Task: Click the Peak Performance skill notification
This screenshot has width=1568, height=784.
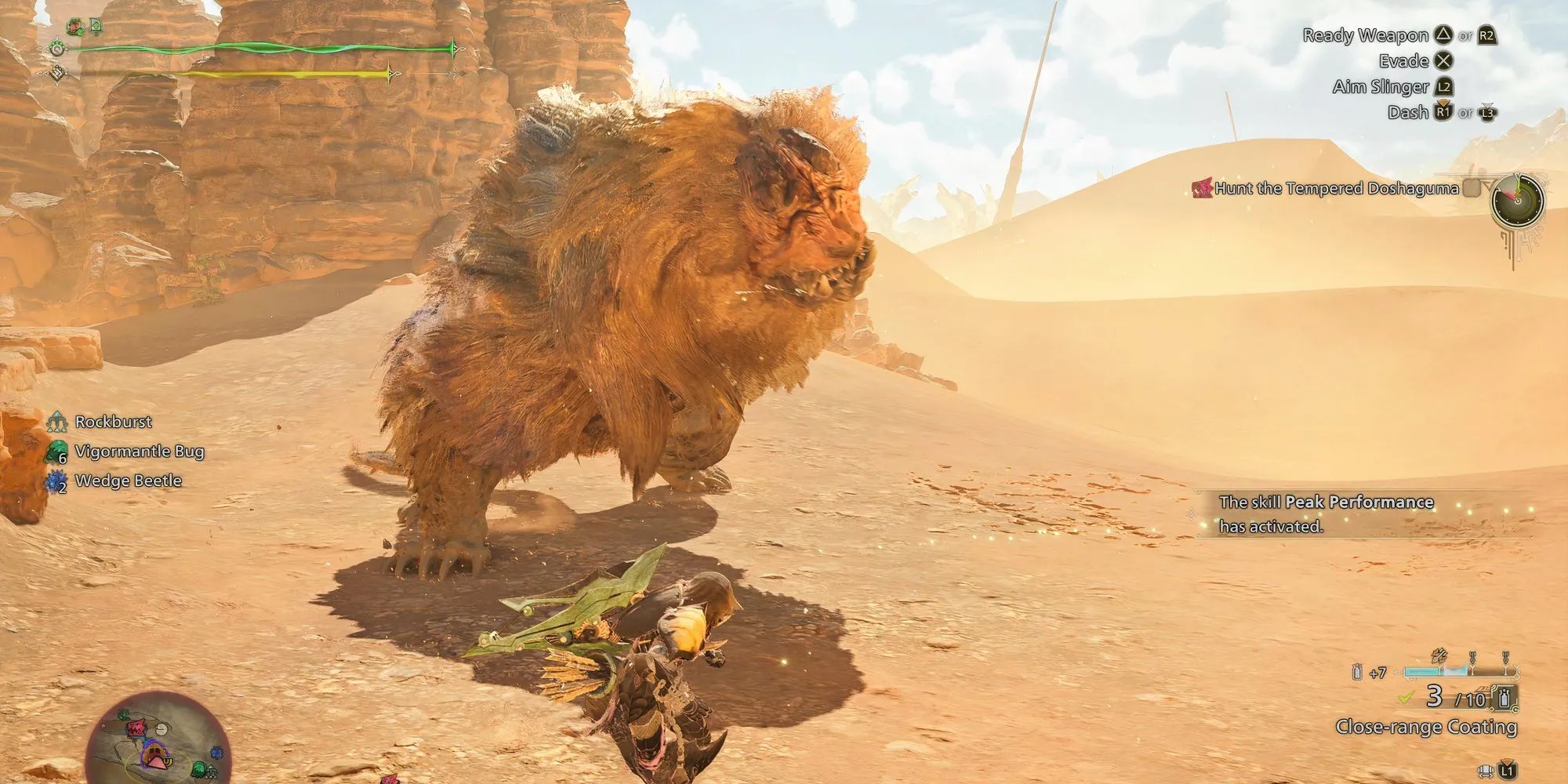Action: pyautogui.click(x=1325, y=514)
